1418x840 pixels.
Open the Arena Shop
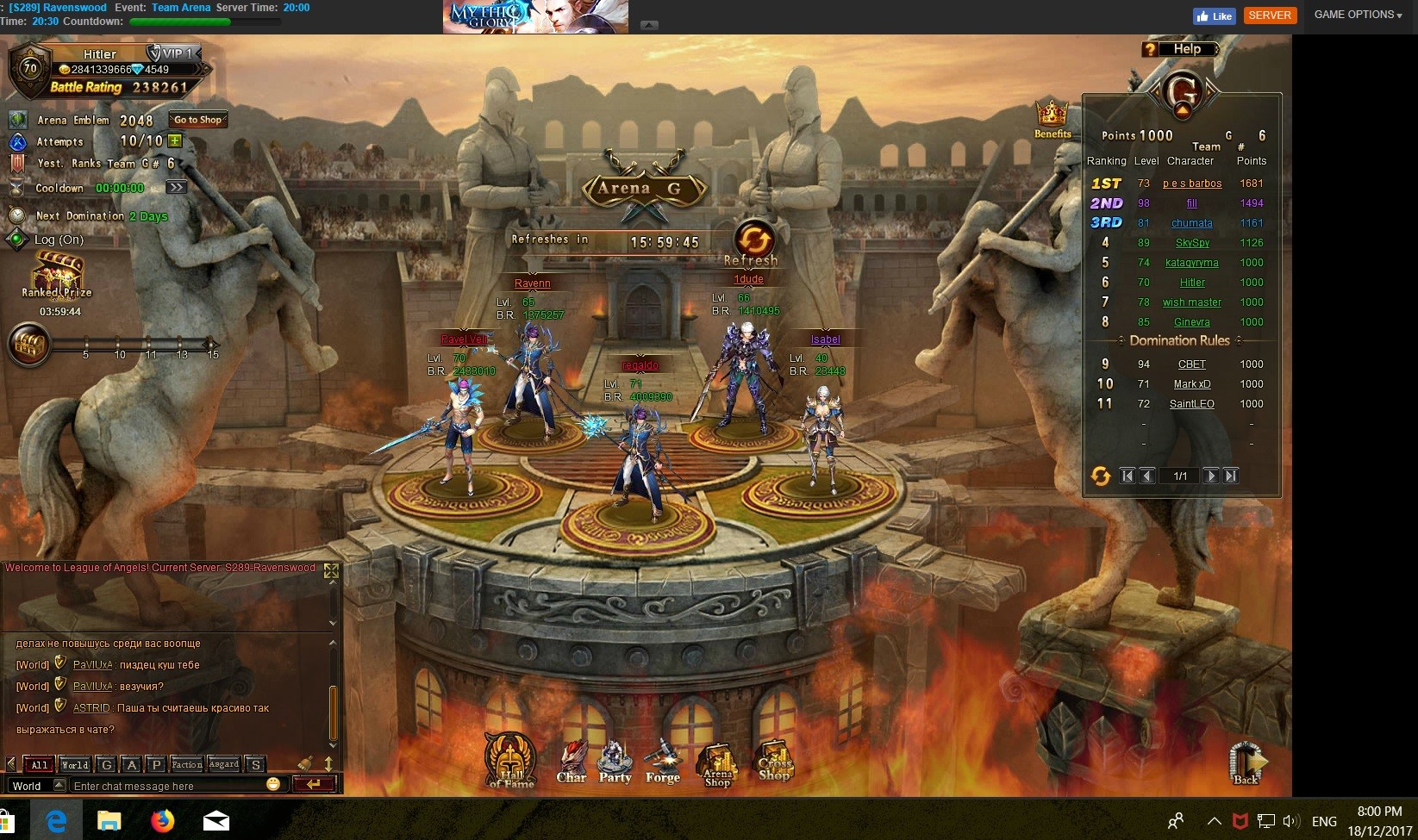click(x=717, y=764)
